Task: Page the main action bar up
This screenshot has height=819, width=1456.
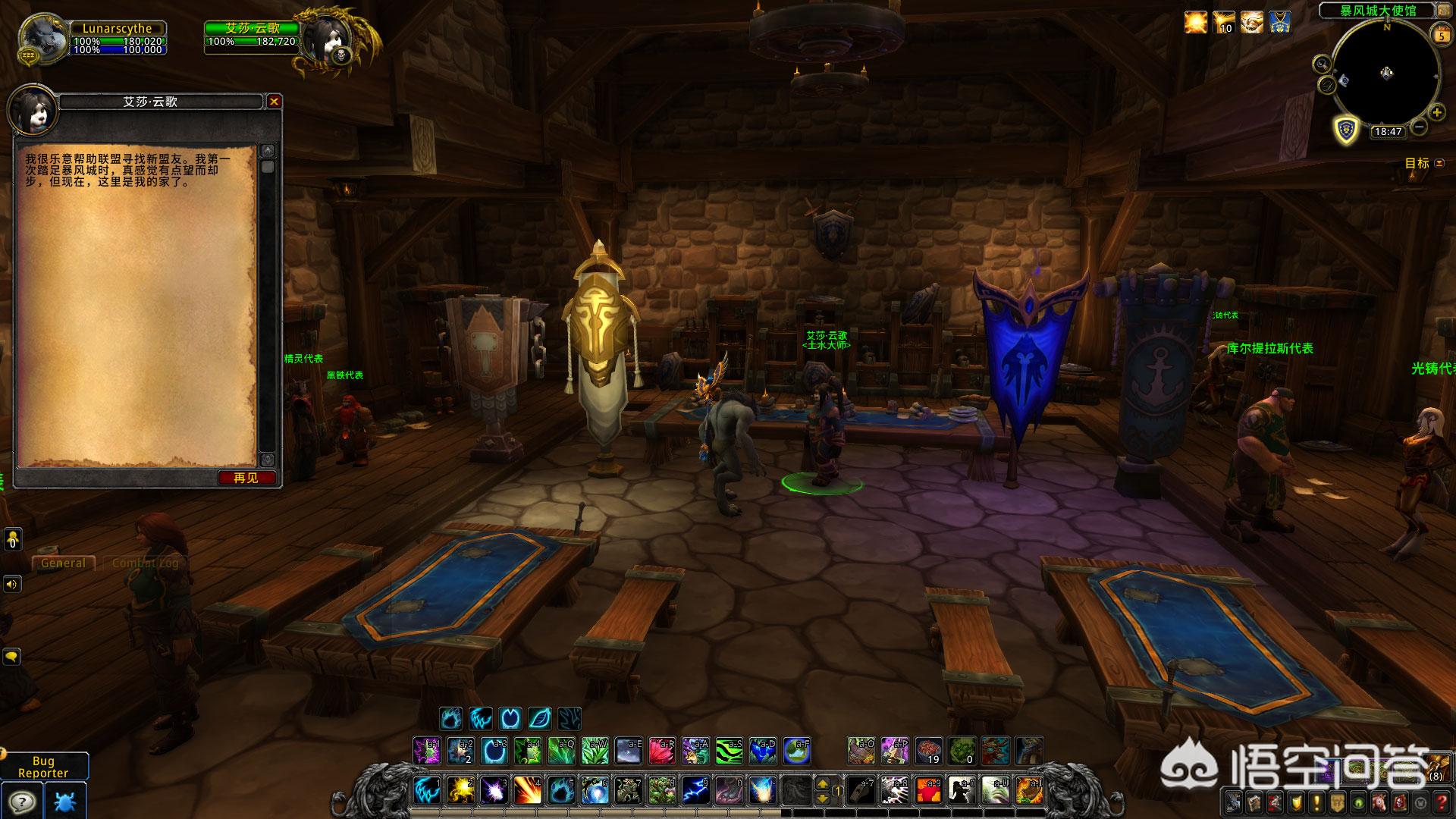Action: coord(823,783)
